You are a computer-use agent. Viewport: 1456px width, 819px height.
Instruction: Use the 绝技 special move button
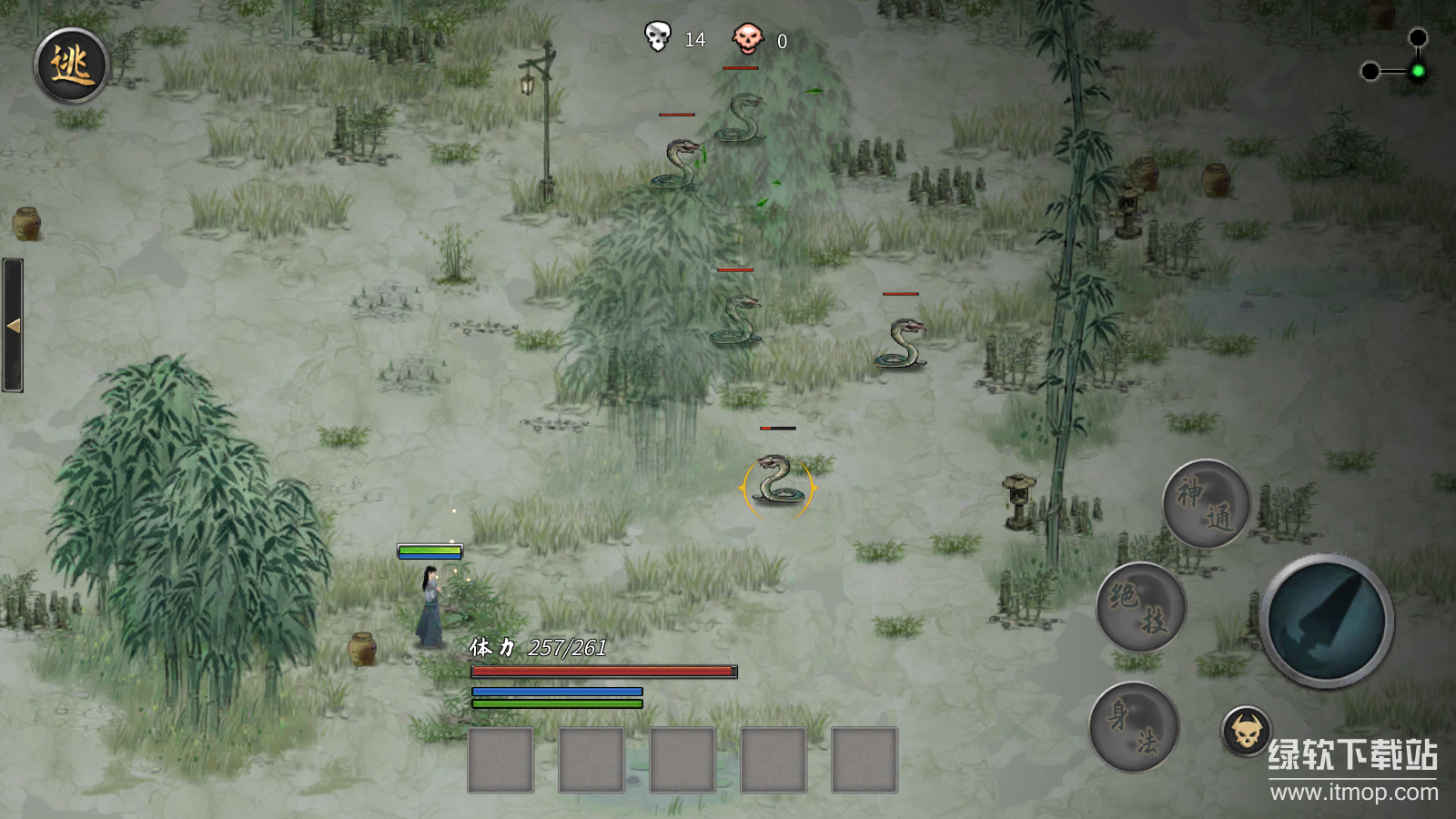(1140, 606)
